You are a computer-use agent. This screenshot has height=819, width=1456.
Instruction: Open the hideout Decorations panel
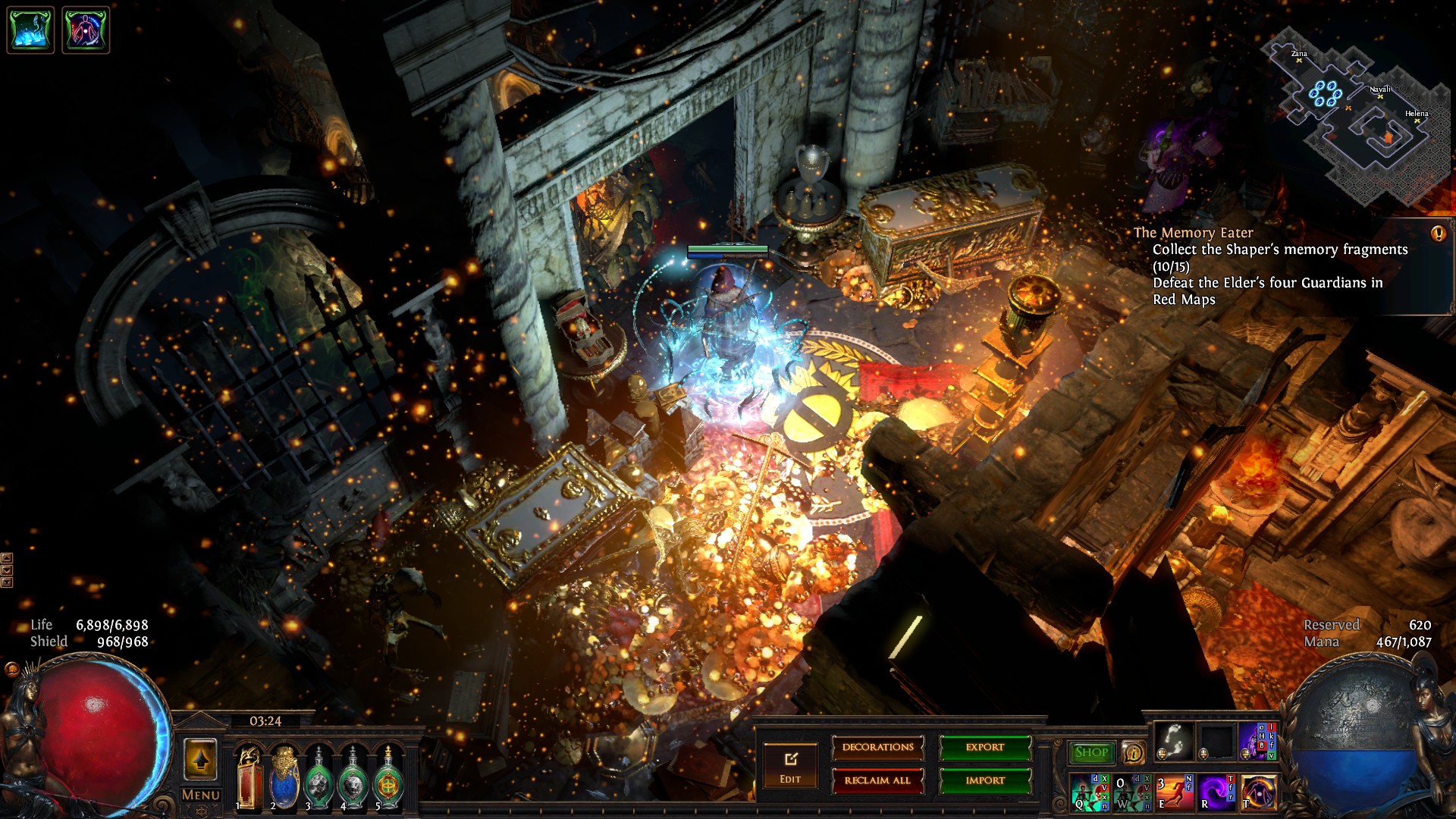[877, 748]
